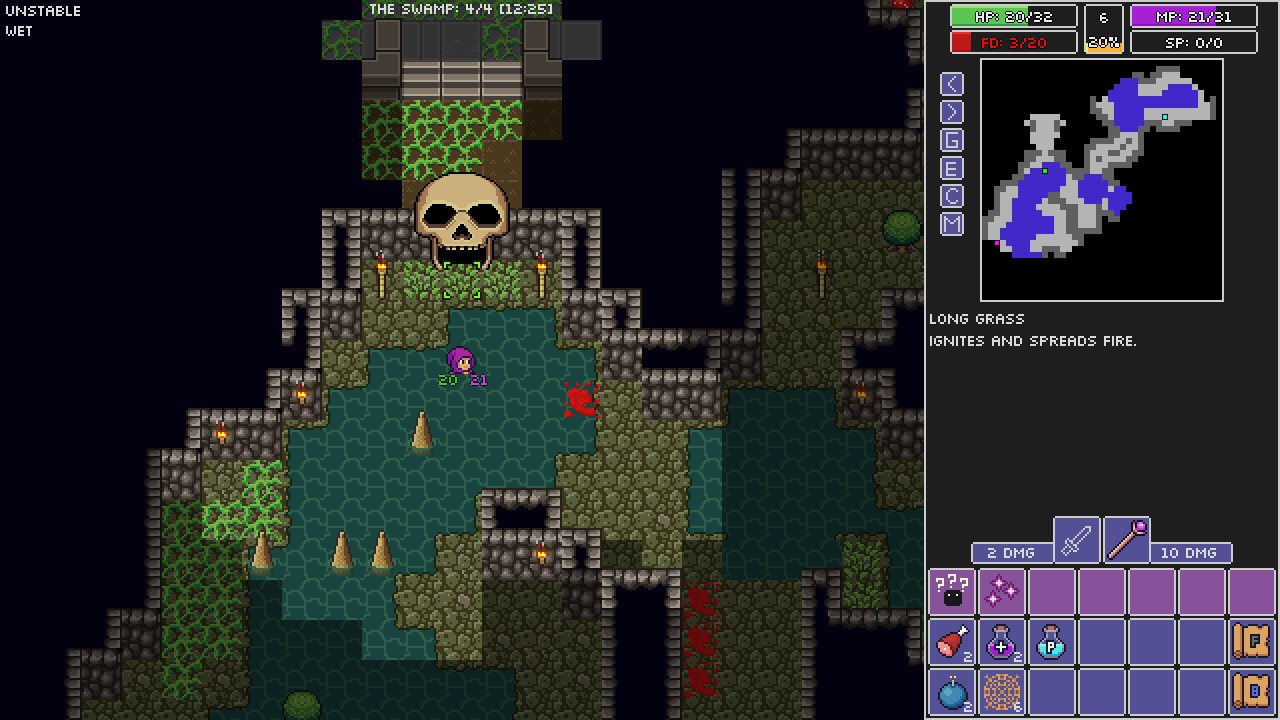Select the orange net item with count 6
Image resolution: width=1280 pixels, height=720 pixels.
[1001, 692]
